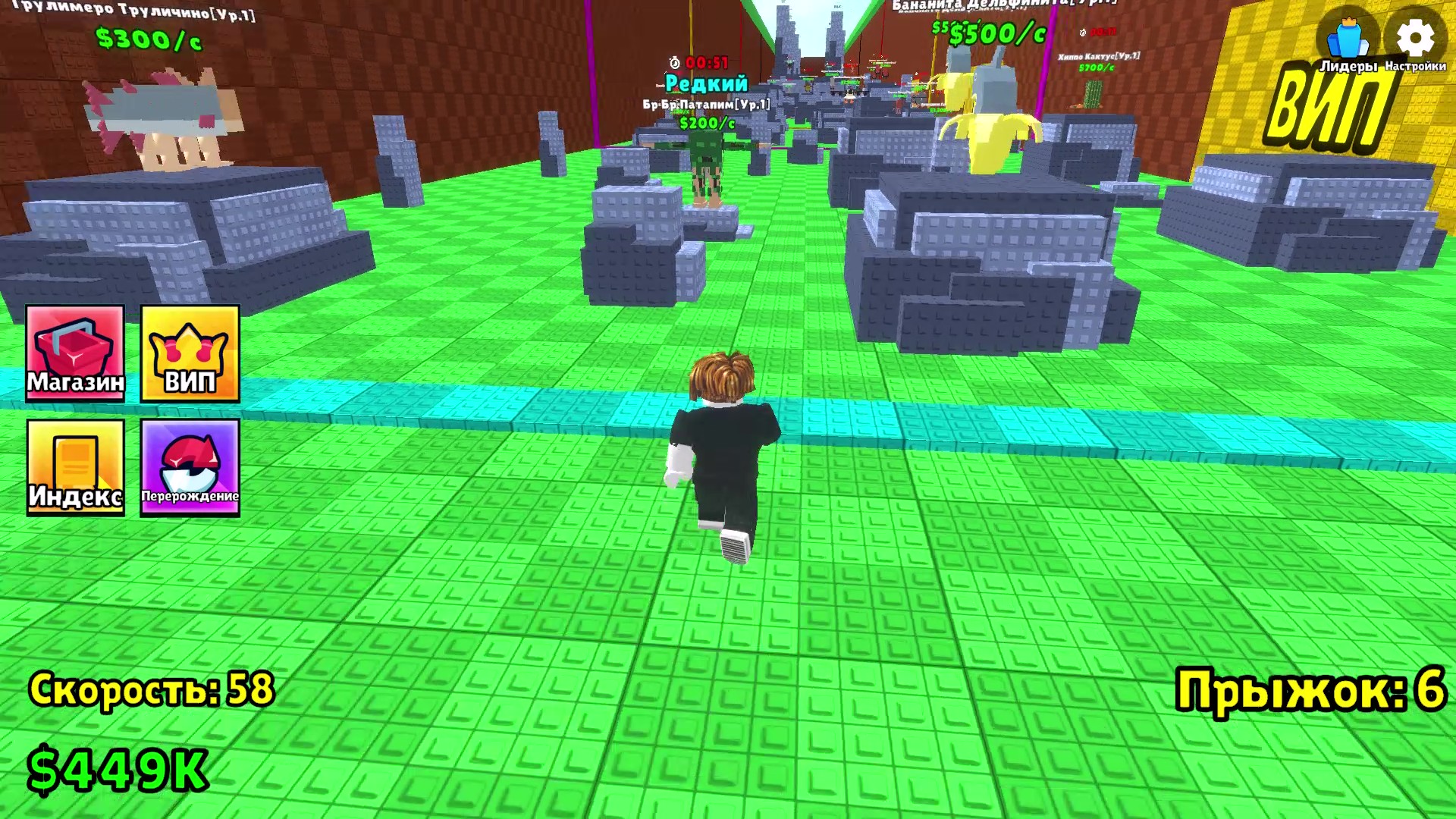Show the Индекс collection book
Screen dimensions: 1456x819
(75, 467)
